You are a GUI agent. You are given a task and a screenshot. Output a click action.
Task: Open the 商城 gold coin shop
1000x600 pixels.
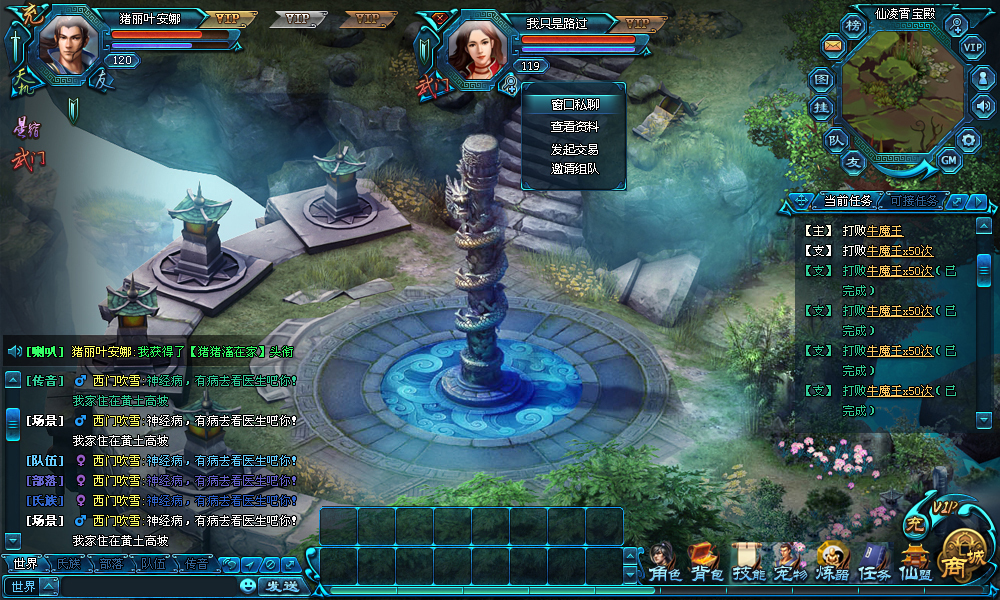tap(963, 562)
